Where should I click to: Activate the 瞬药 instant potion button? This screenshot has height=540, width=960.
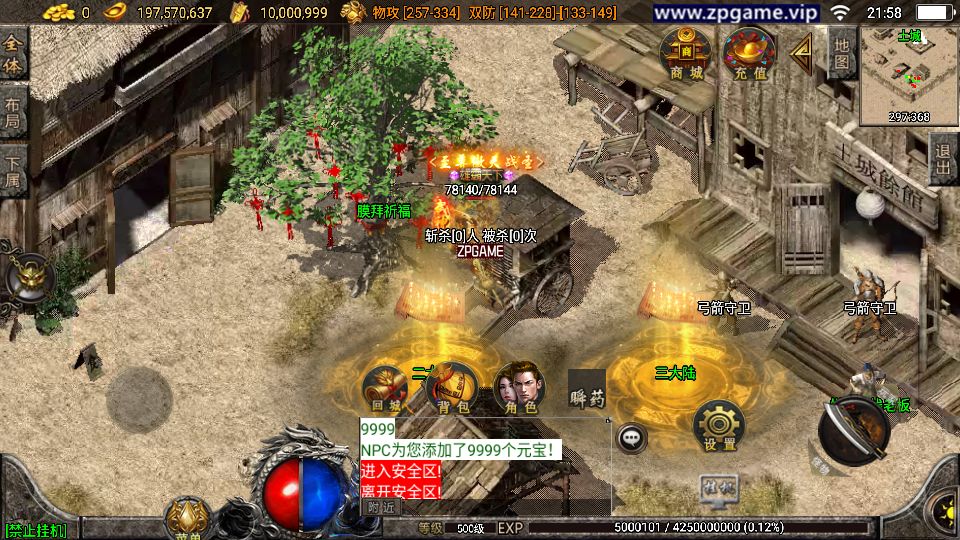click(x=587, y=392)
